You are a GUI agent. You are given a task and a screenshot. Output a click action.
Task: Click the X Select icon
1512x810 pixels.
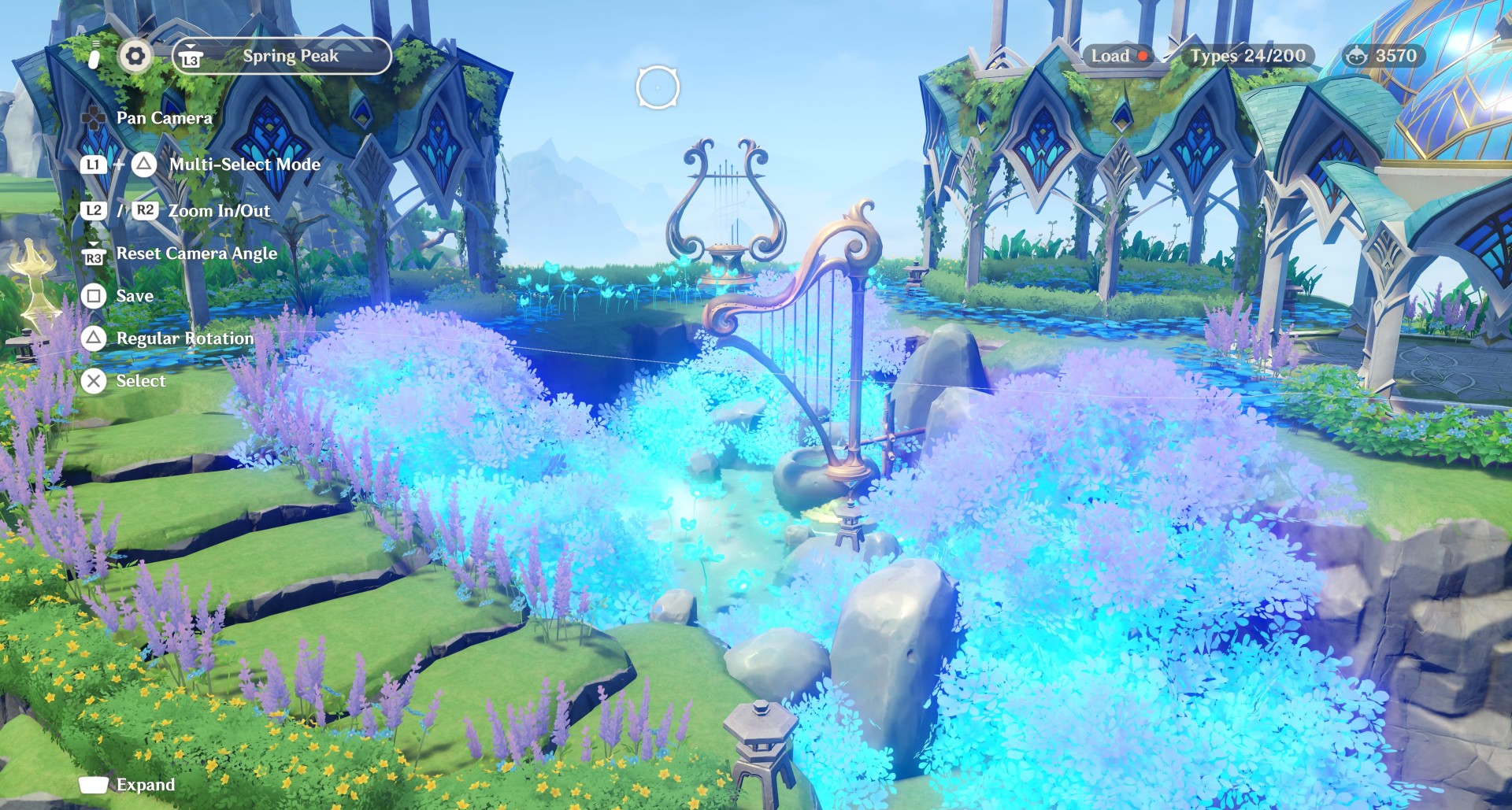(94, 381)
